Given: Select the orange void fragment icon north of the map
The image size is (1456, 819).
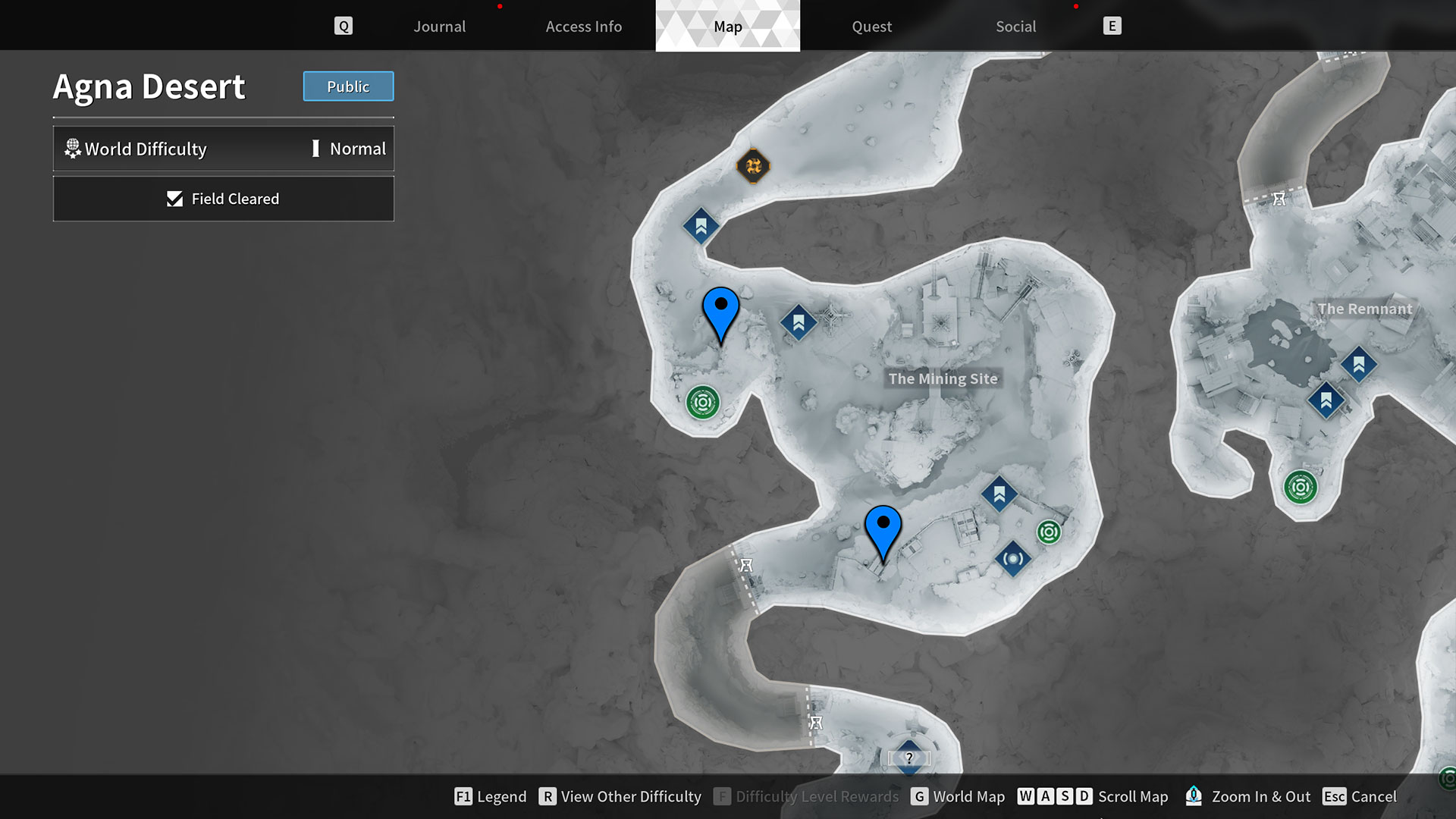Looking at the screenshot, I should click(752, 165).
